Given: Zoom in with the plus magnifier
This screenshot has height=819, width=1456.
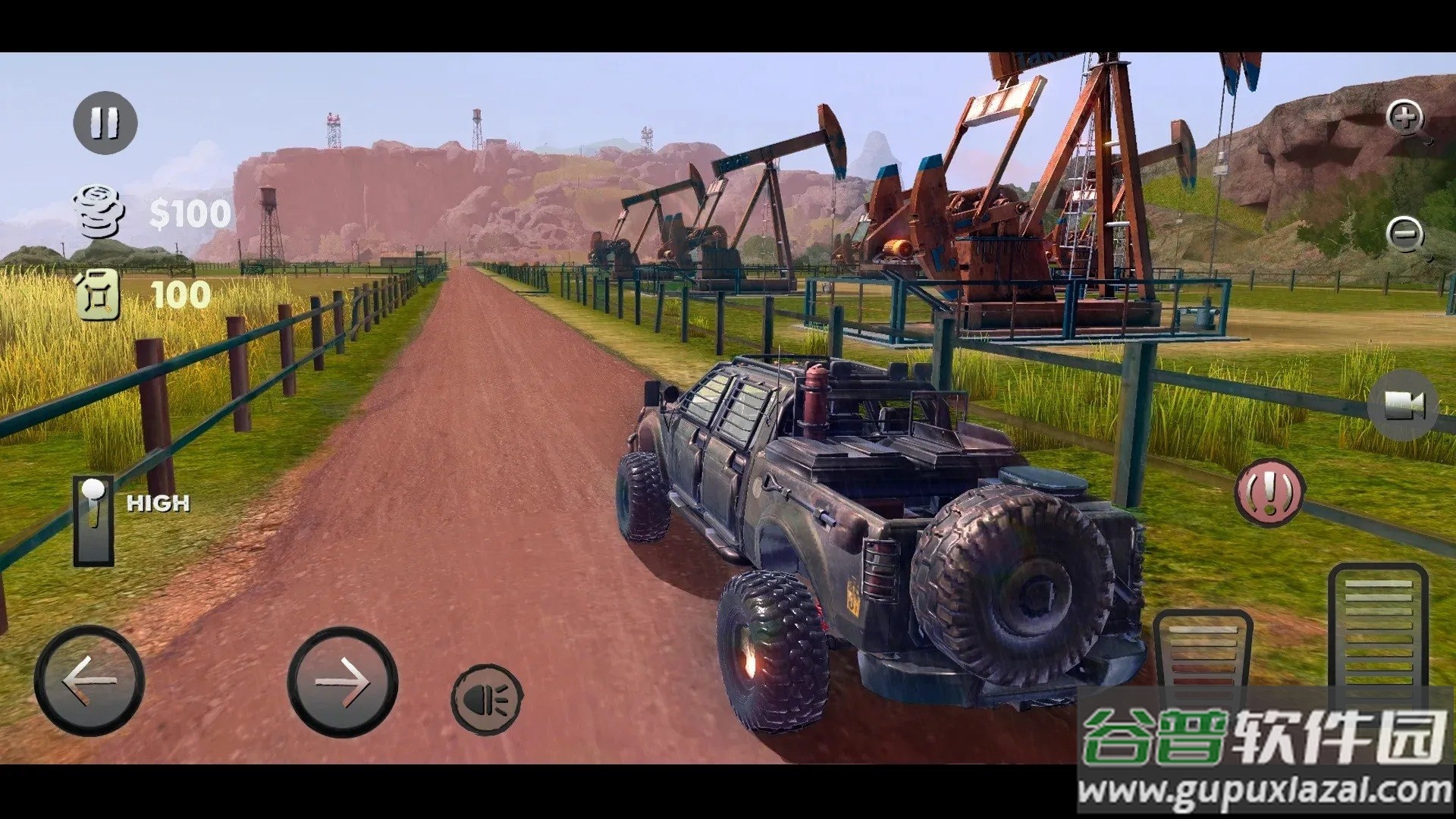Looking at the screenshot, I should 1407,120.
